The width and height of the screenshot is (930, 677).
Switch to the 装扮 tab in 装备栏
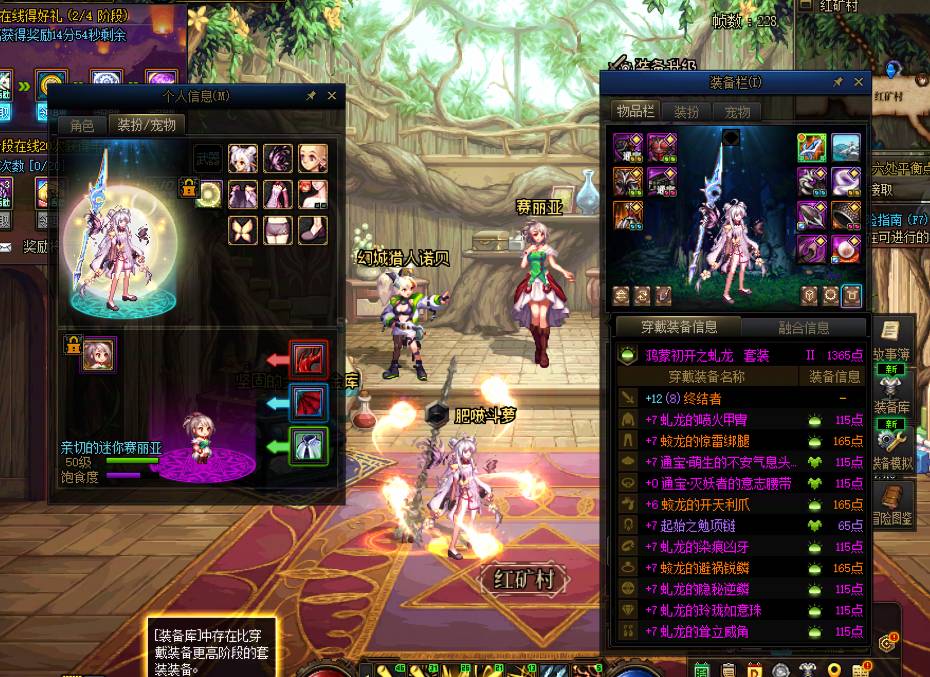(686, 112)
